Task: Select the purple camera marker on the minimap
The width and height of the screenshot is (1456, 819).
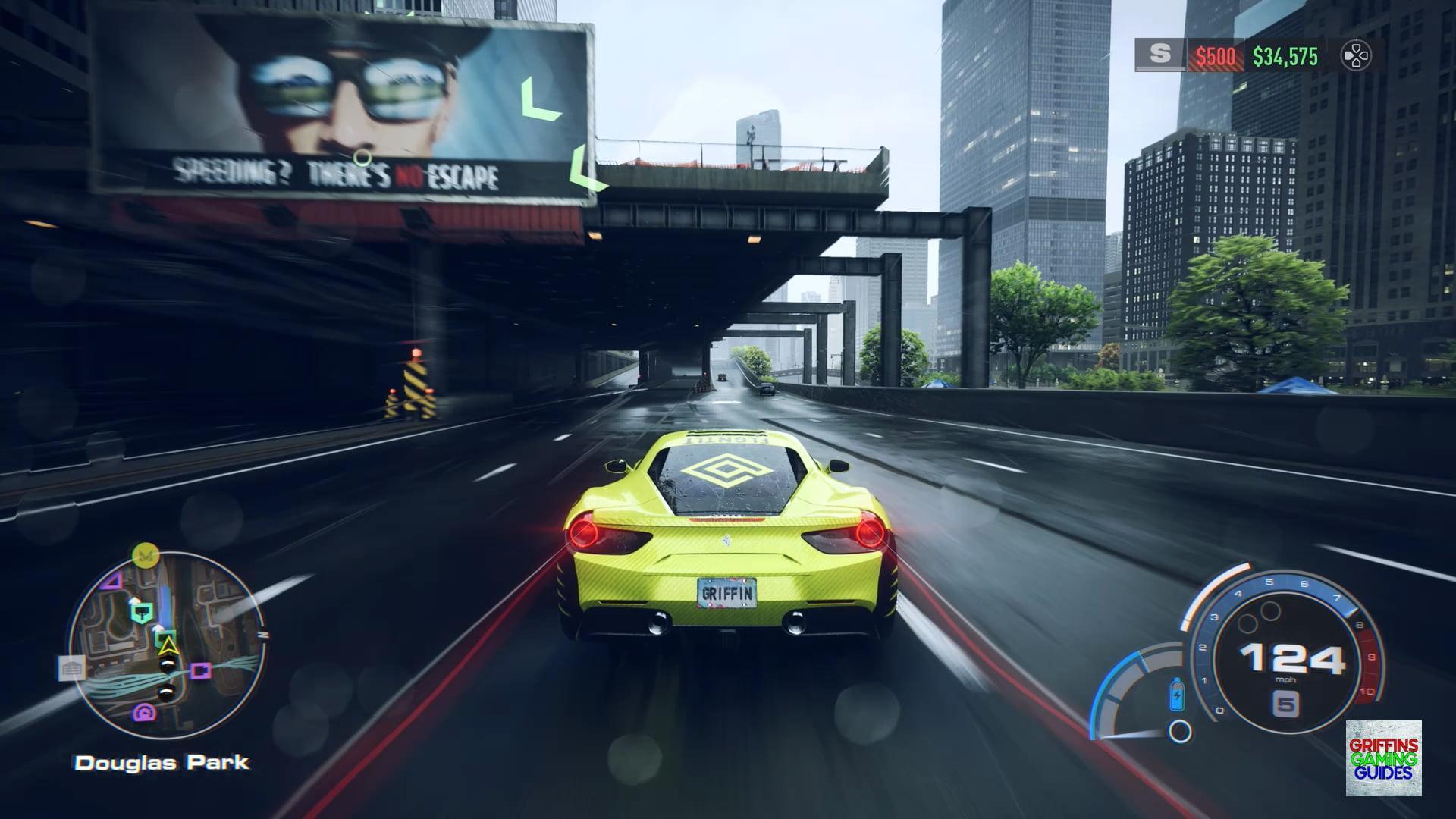Action: pos(200,670)
